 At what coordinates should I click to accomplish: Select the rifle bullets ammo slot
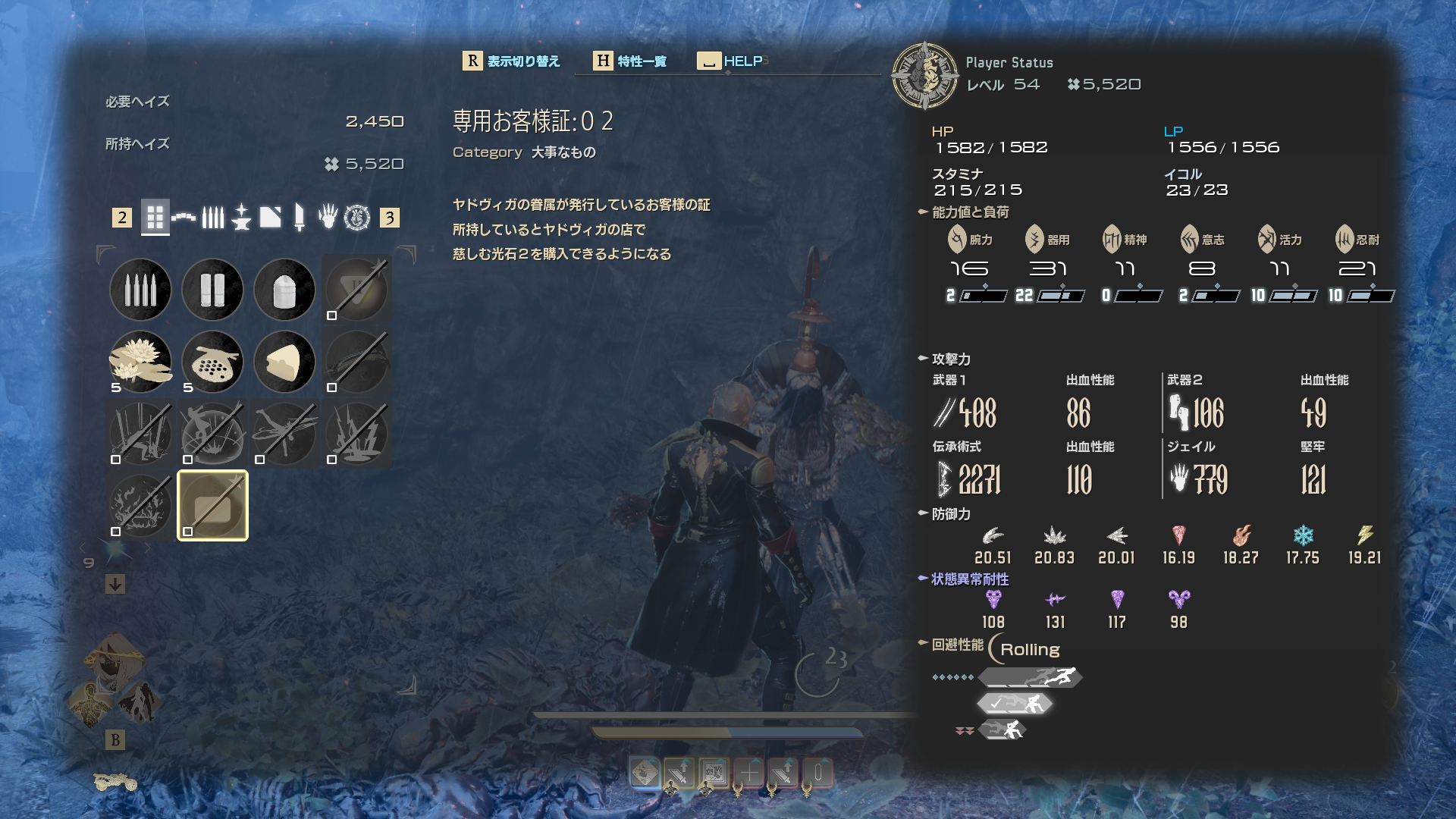140,290
